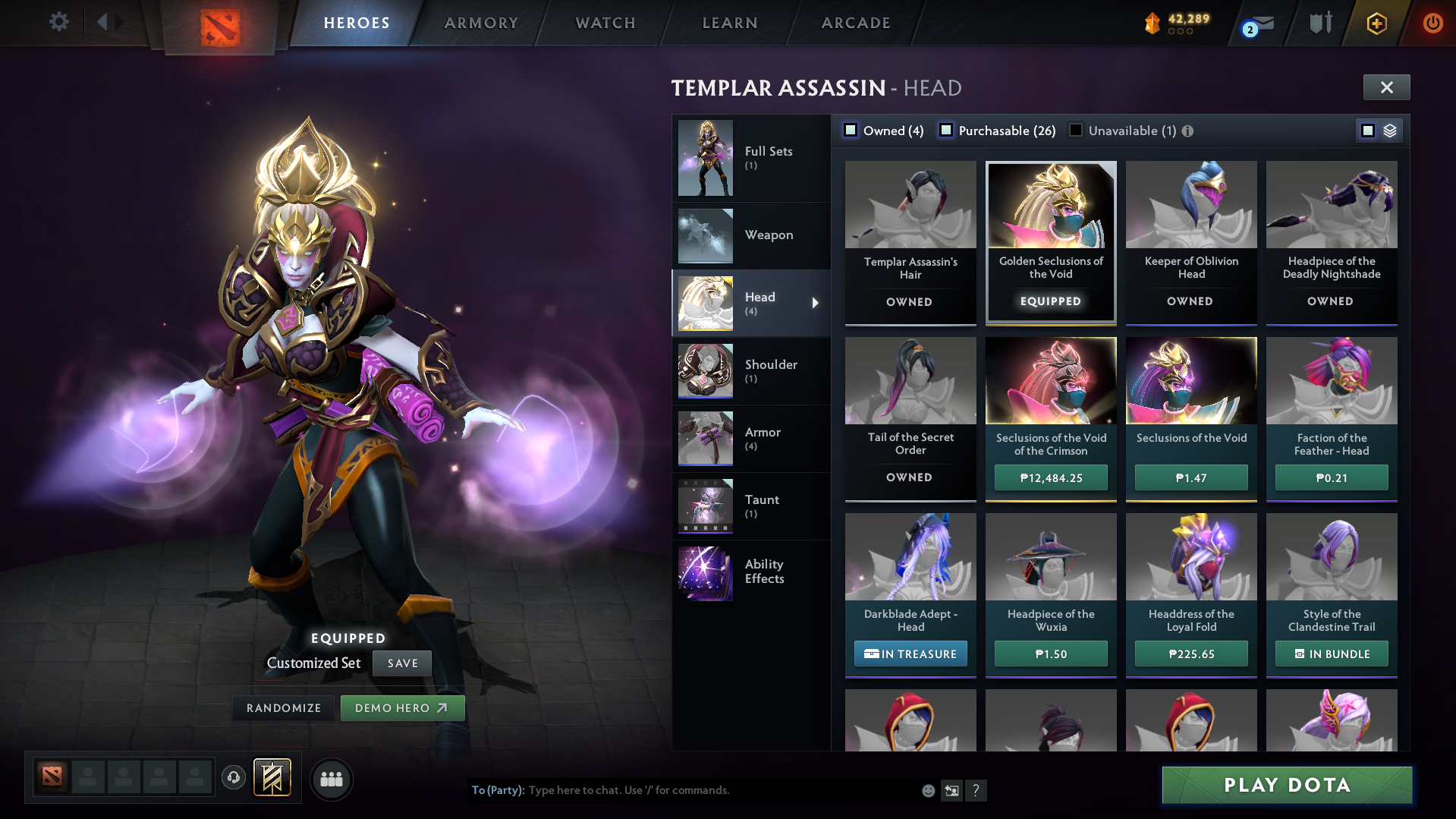The image size is (1456, 819).
Task: Close the Templar Assassin head panel
Action: click(1386, 87)
